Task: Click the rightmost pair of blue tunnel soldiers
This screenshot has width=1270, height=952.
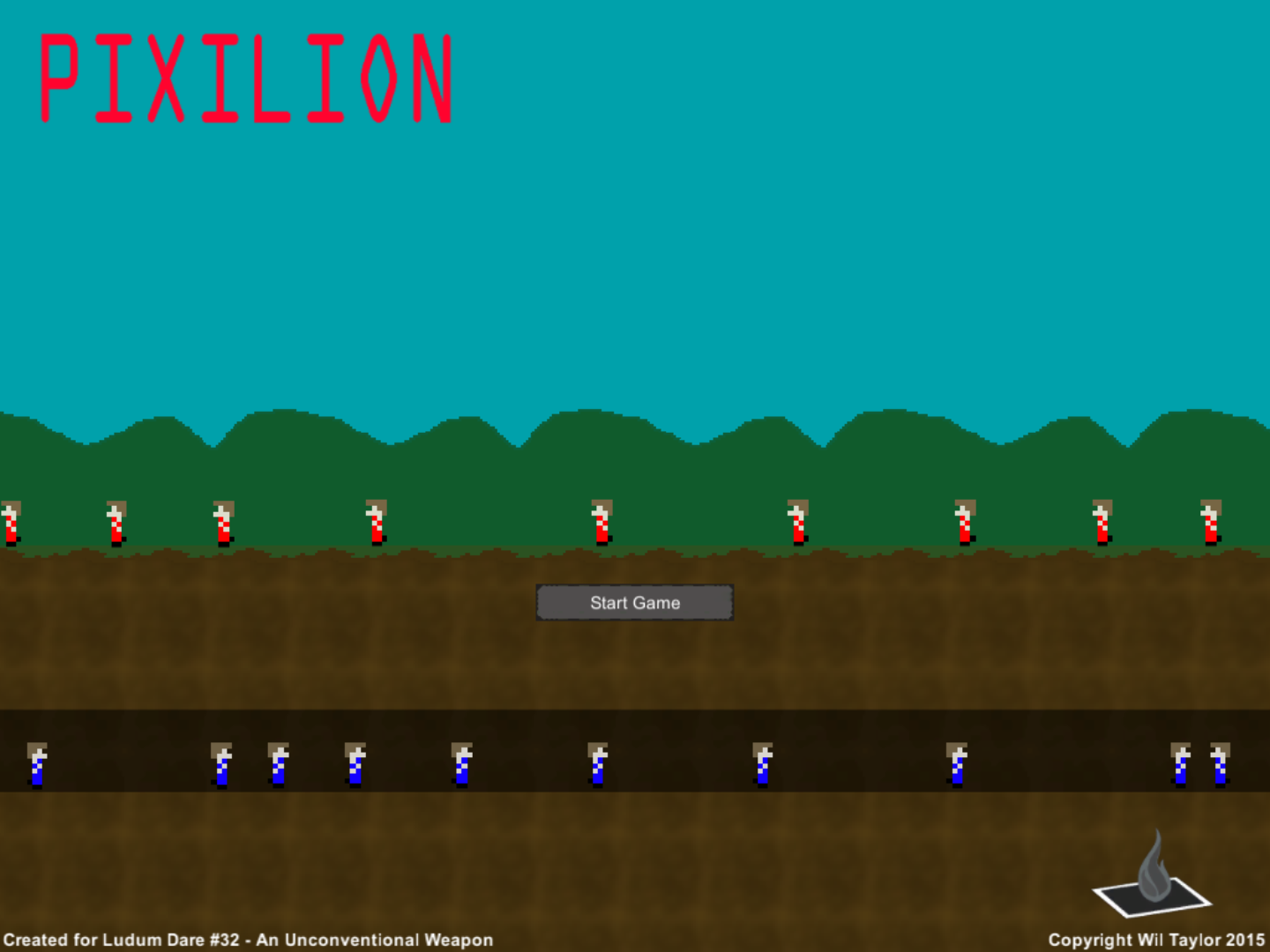Action: (x=1199, y=765)
